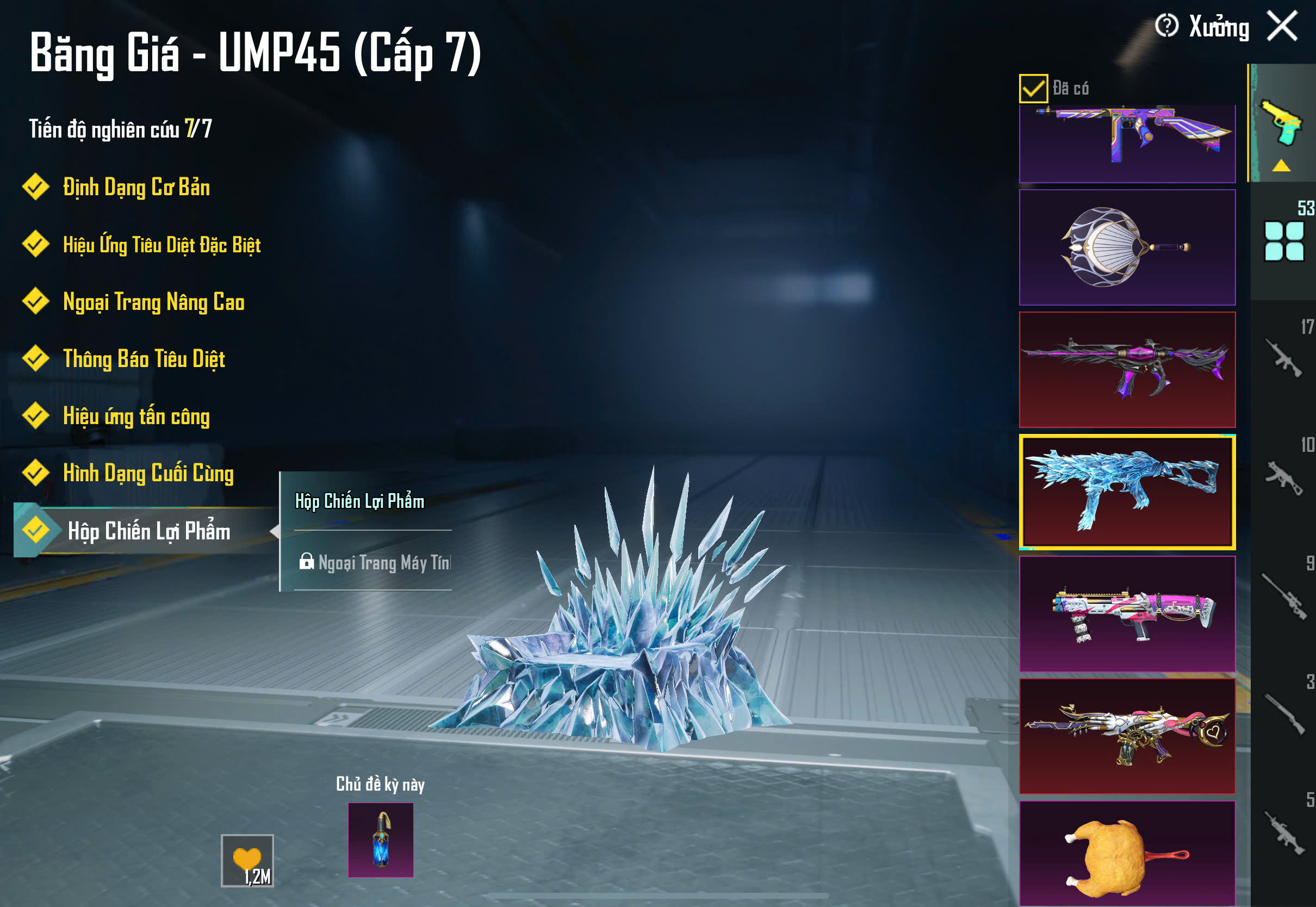Select "Hộp Chiến Lợi Phẩm" in the level list
1316x907 pixels.
[x=149, y=531]
